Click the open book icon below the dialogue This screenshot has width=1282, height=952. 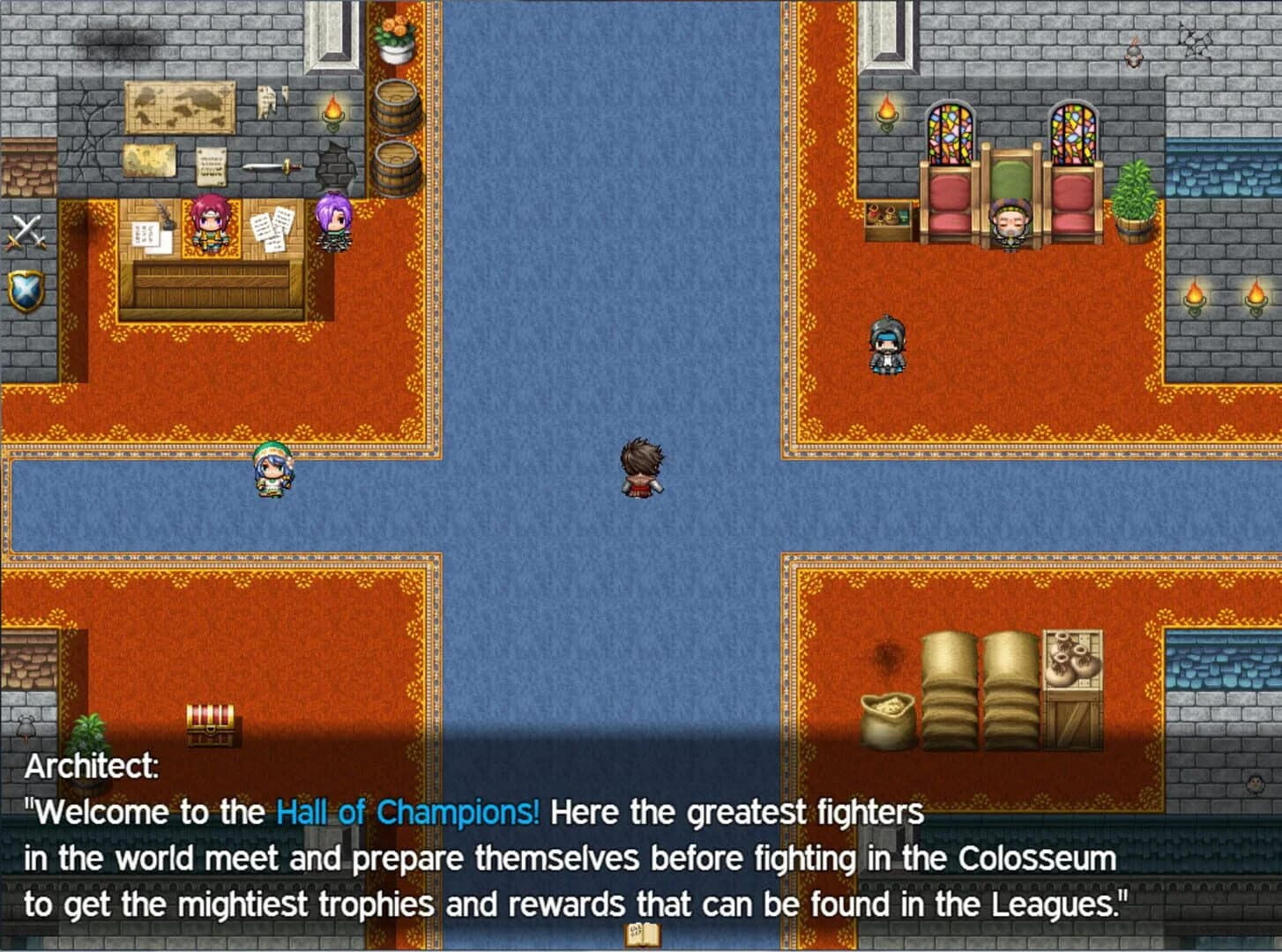(641, 936)
